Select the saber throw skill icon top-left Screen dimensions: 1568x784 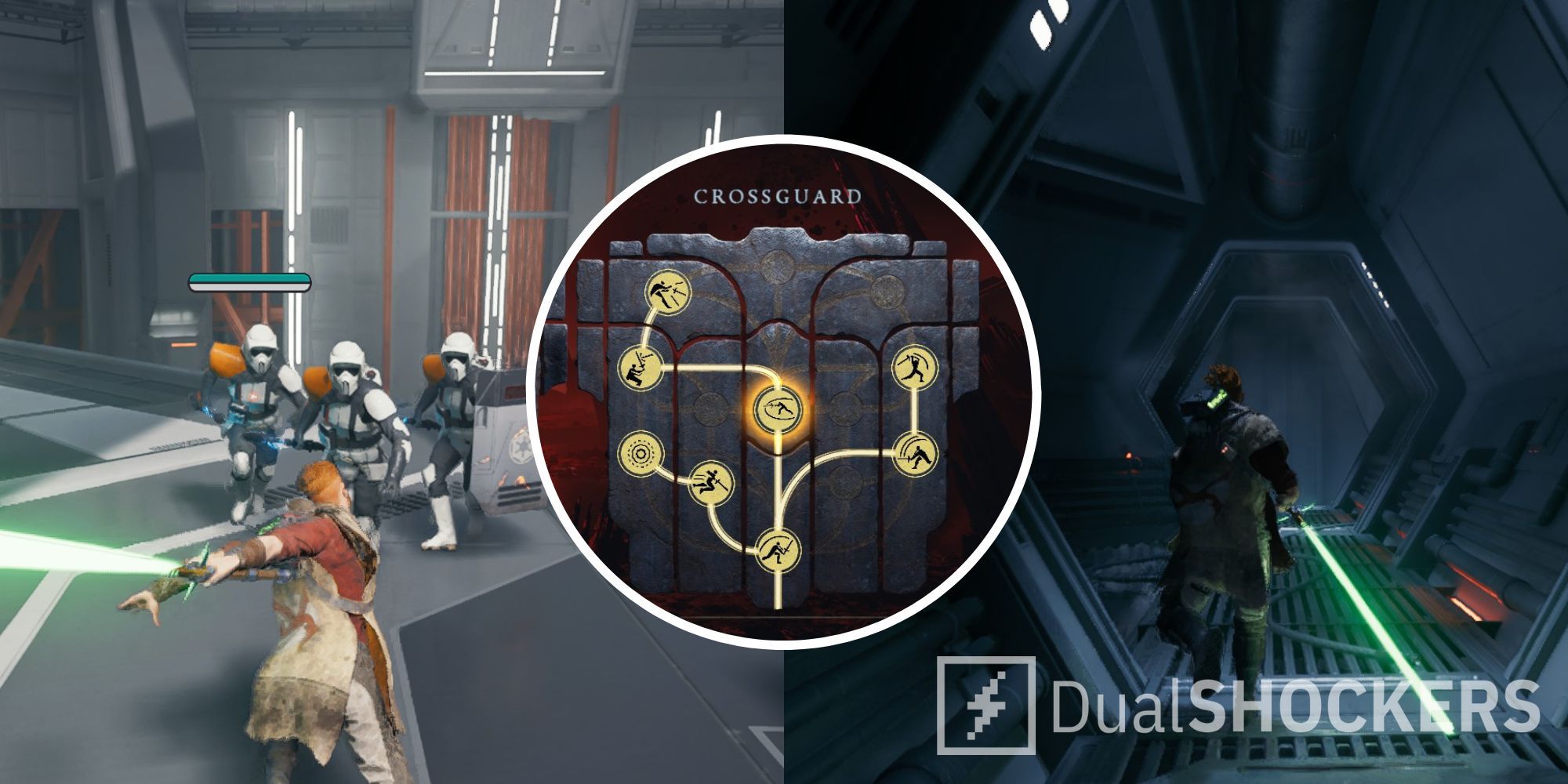pyautogui.click(x=668, y=294)
